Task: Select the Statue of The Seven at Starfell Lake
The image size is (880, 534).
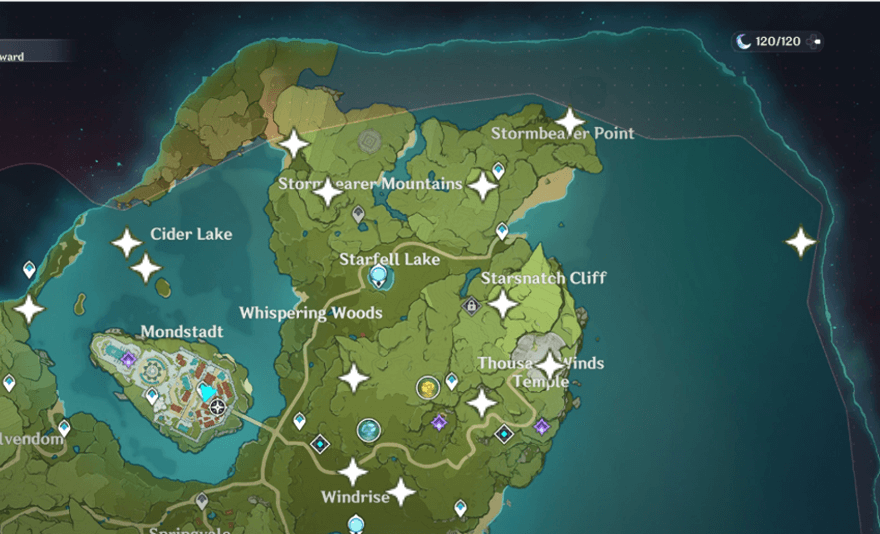Action: coord(379,276)
